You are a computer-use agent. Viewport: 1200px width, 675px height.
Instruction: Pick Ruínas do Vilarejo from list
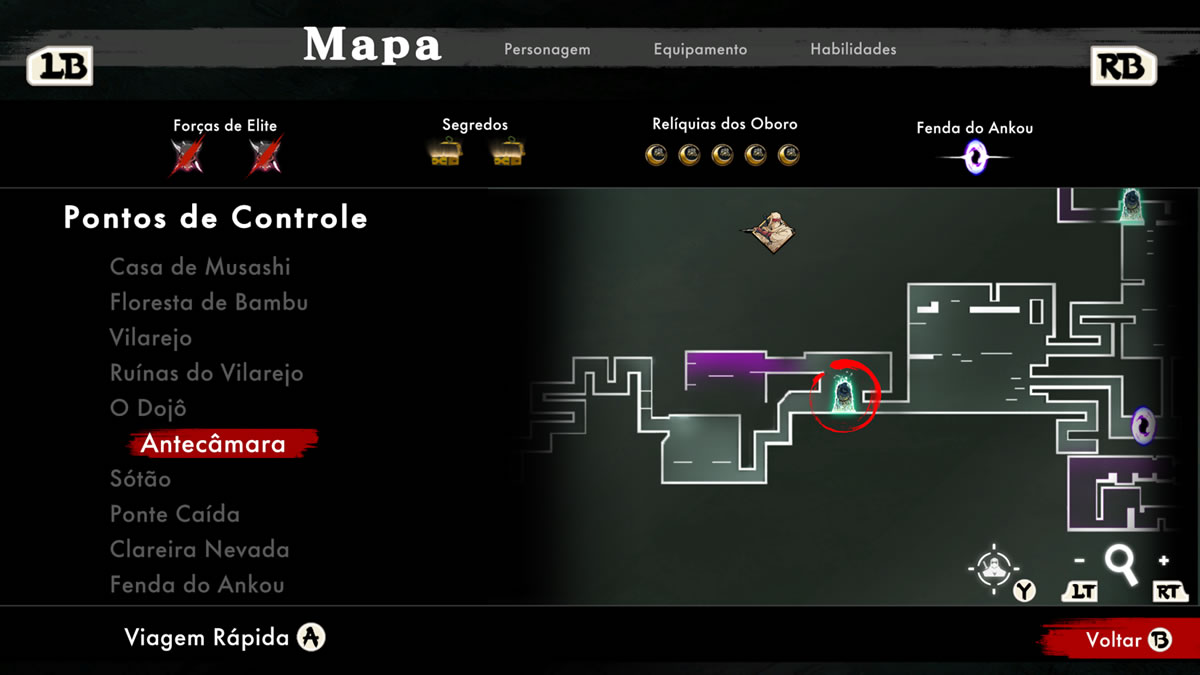pyautogui.click(x=206, y=373)
